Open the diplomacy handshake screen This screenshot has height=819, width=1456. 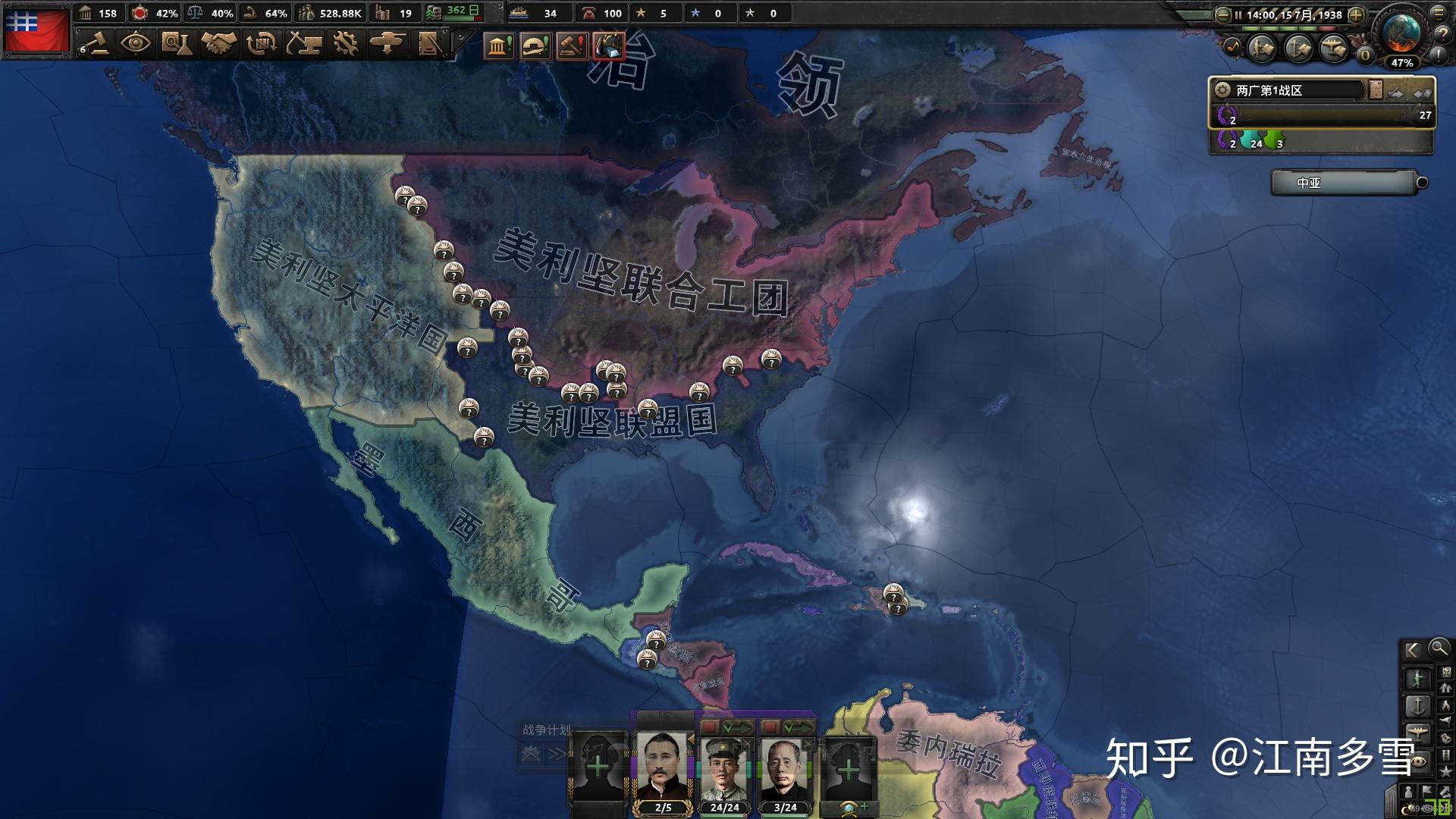pos(218,43)
